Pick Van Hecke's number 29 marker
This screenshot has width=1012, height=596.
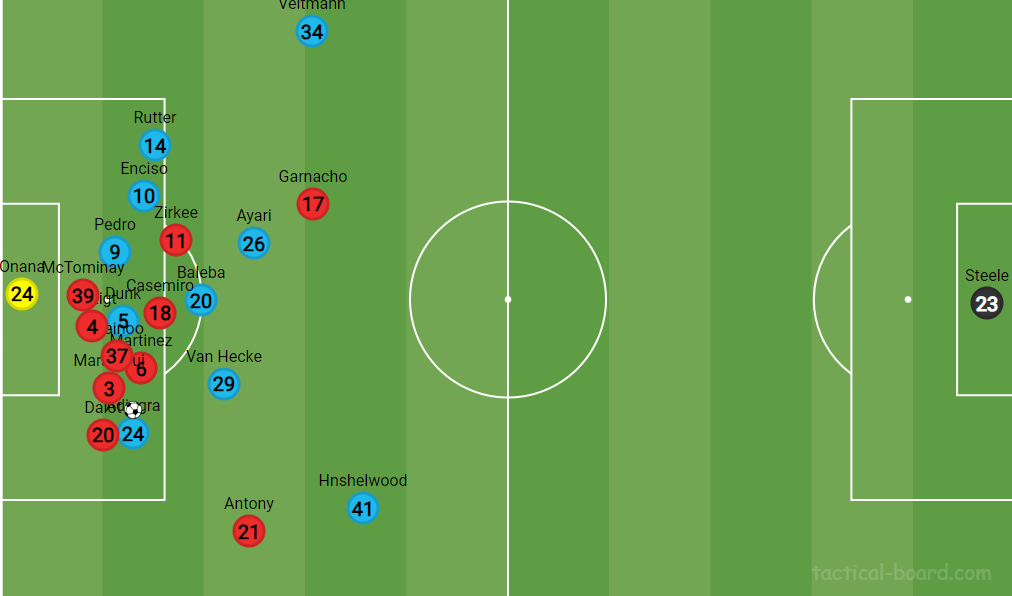pos(224,384)
